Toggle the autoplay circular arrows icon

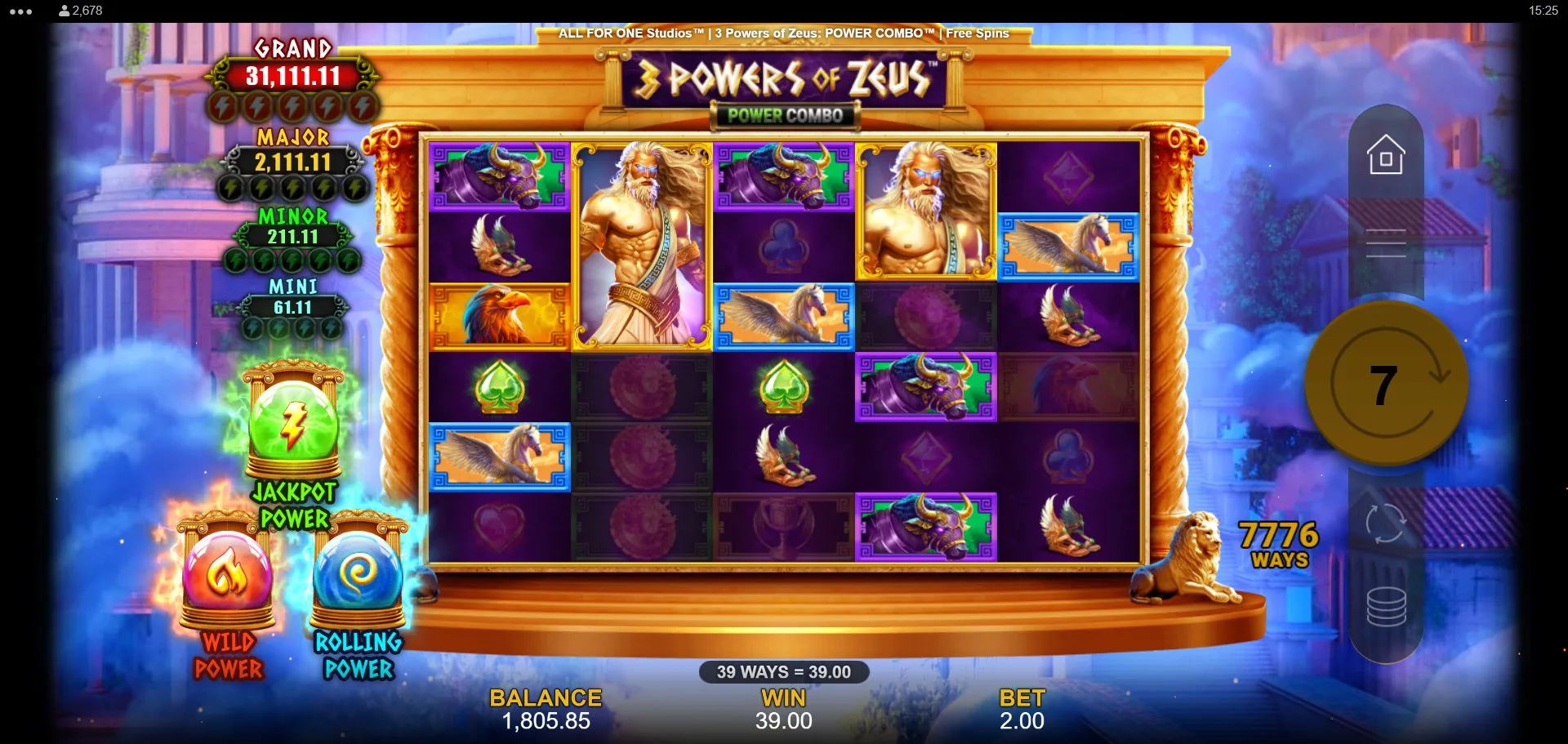(x=1386, y=523)
